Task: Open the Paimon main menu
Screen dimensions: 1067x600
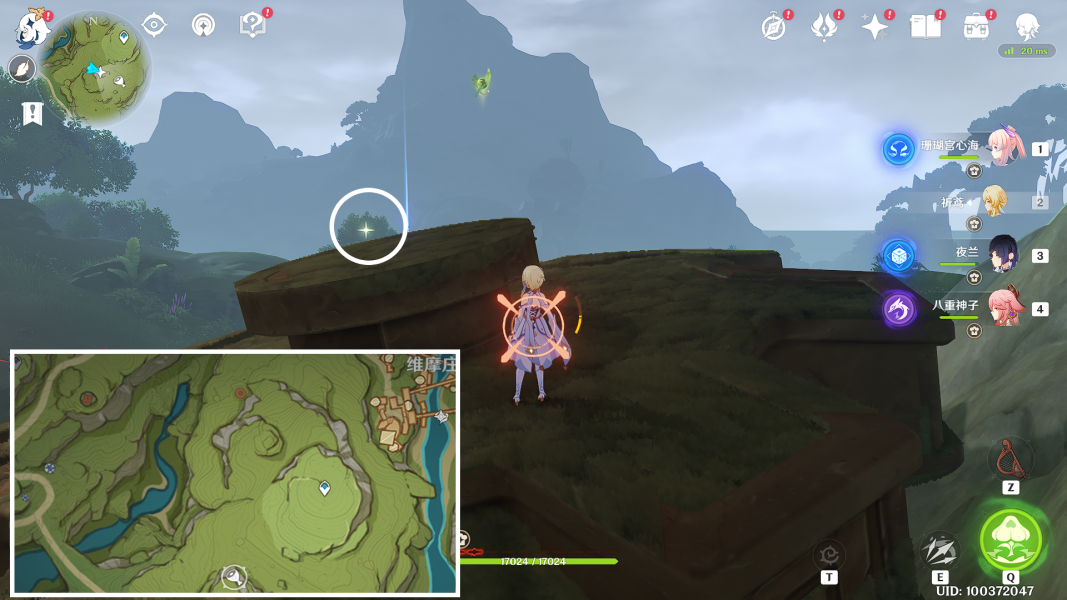Action: coord(33,28)
